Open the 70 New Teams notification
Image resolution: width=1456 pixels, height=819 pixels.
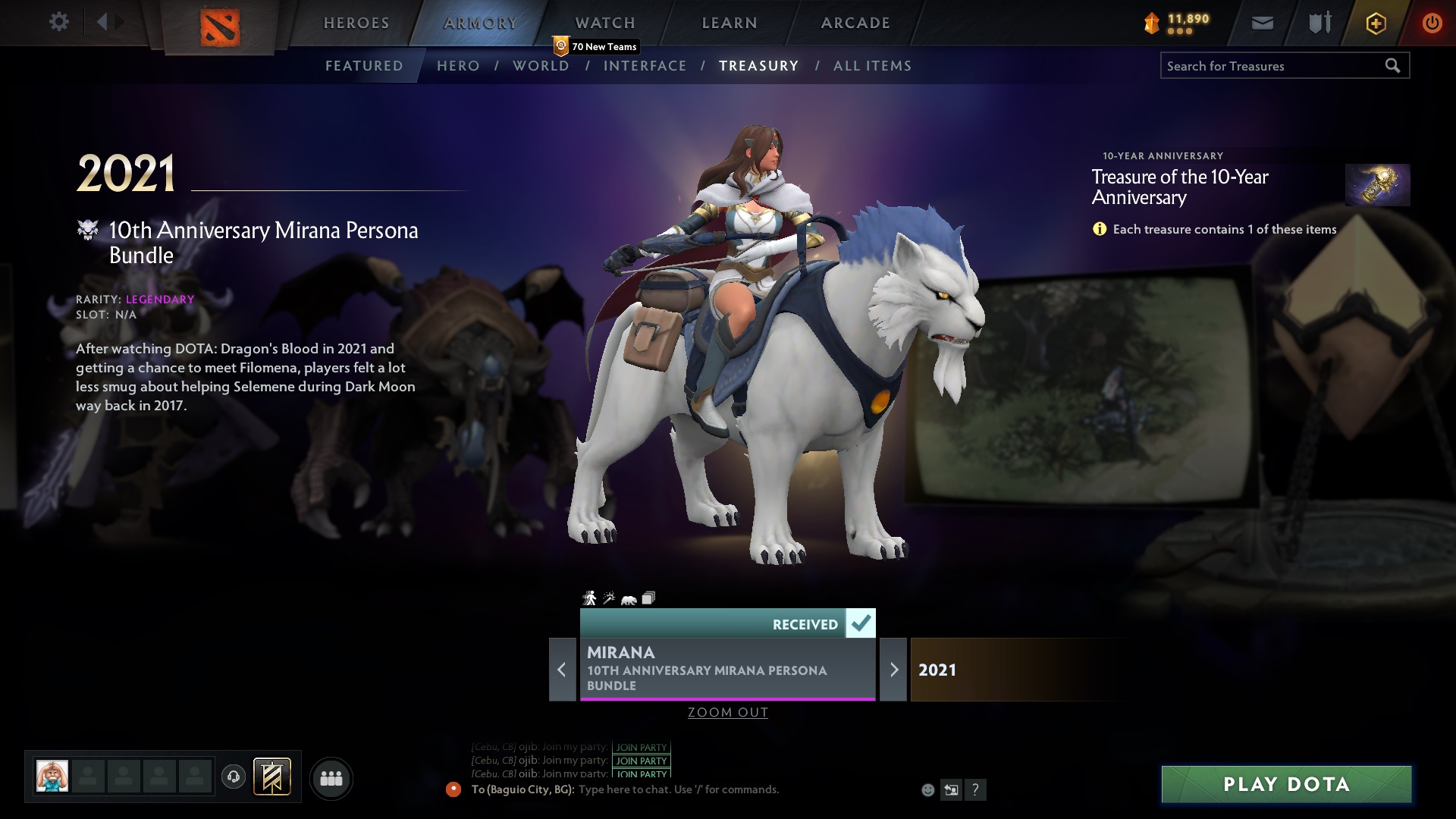point(596,46)
